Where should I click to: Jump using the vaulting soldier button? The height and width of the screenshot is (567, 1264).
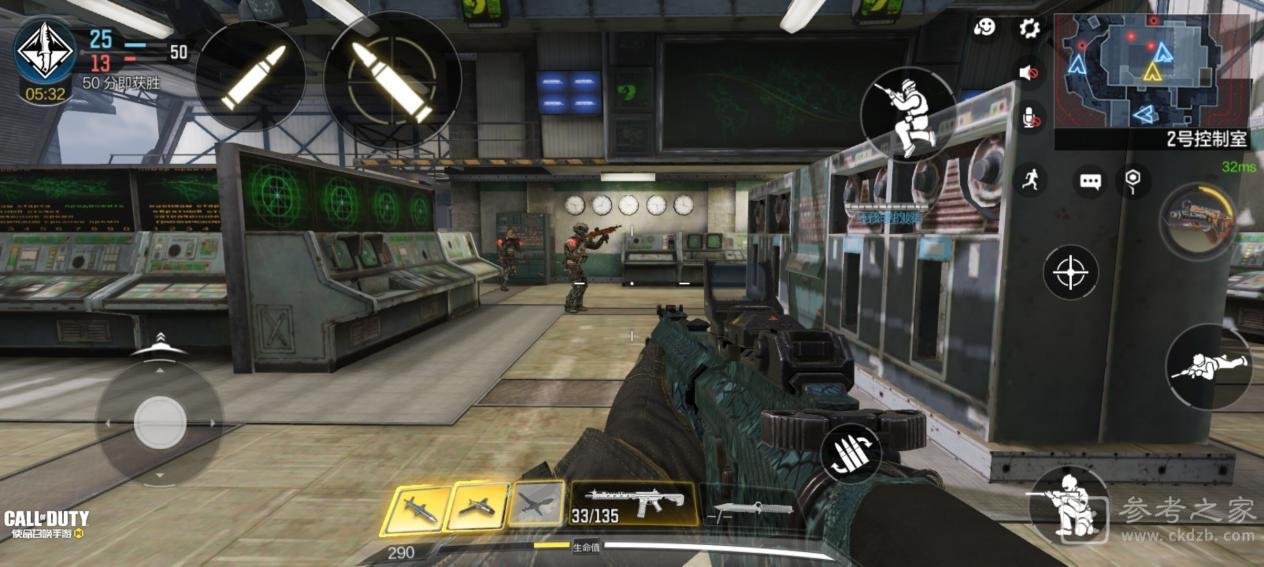pyautogui.click(x=907, y=113)
